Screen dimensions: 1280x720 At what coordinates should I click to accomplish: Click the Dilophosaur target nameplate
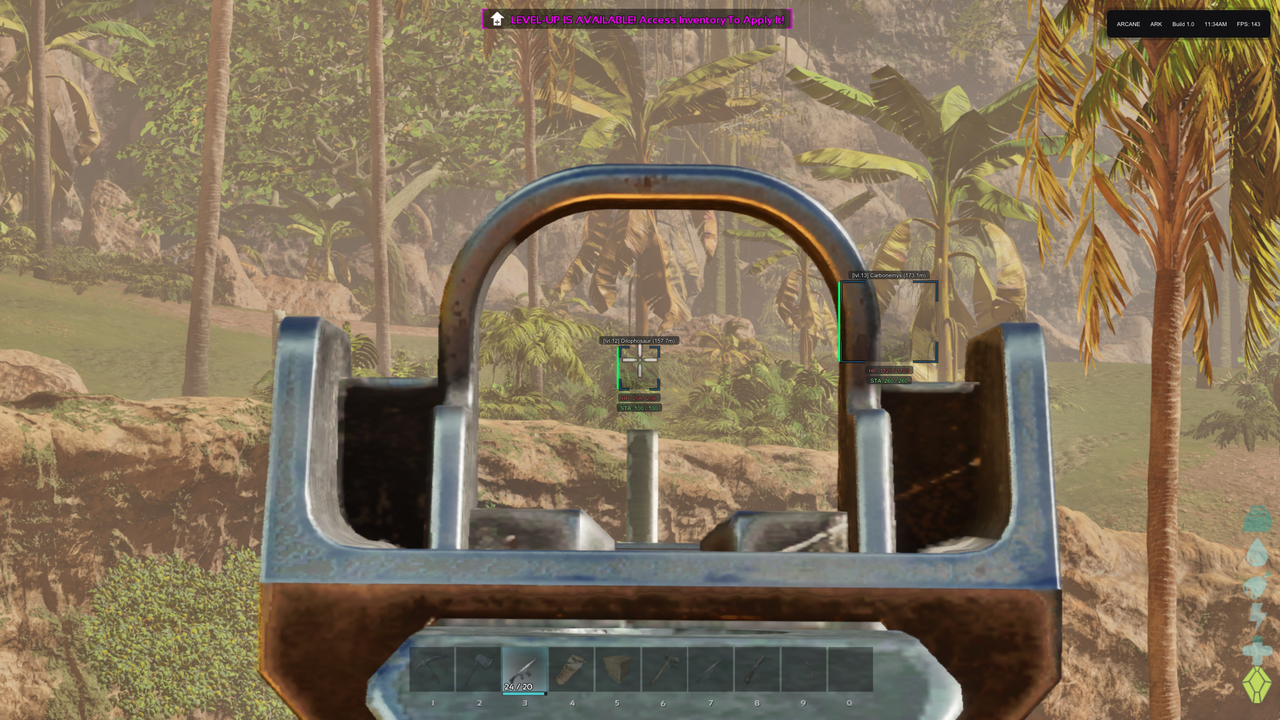[641, 340]
